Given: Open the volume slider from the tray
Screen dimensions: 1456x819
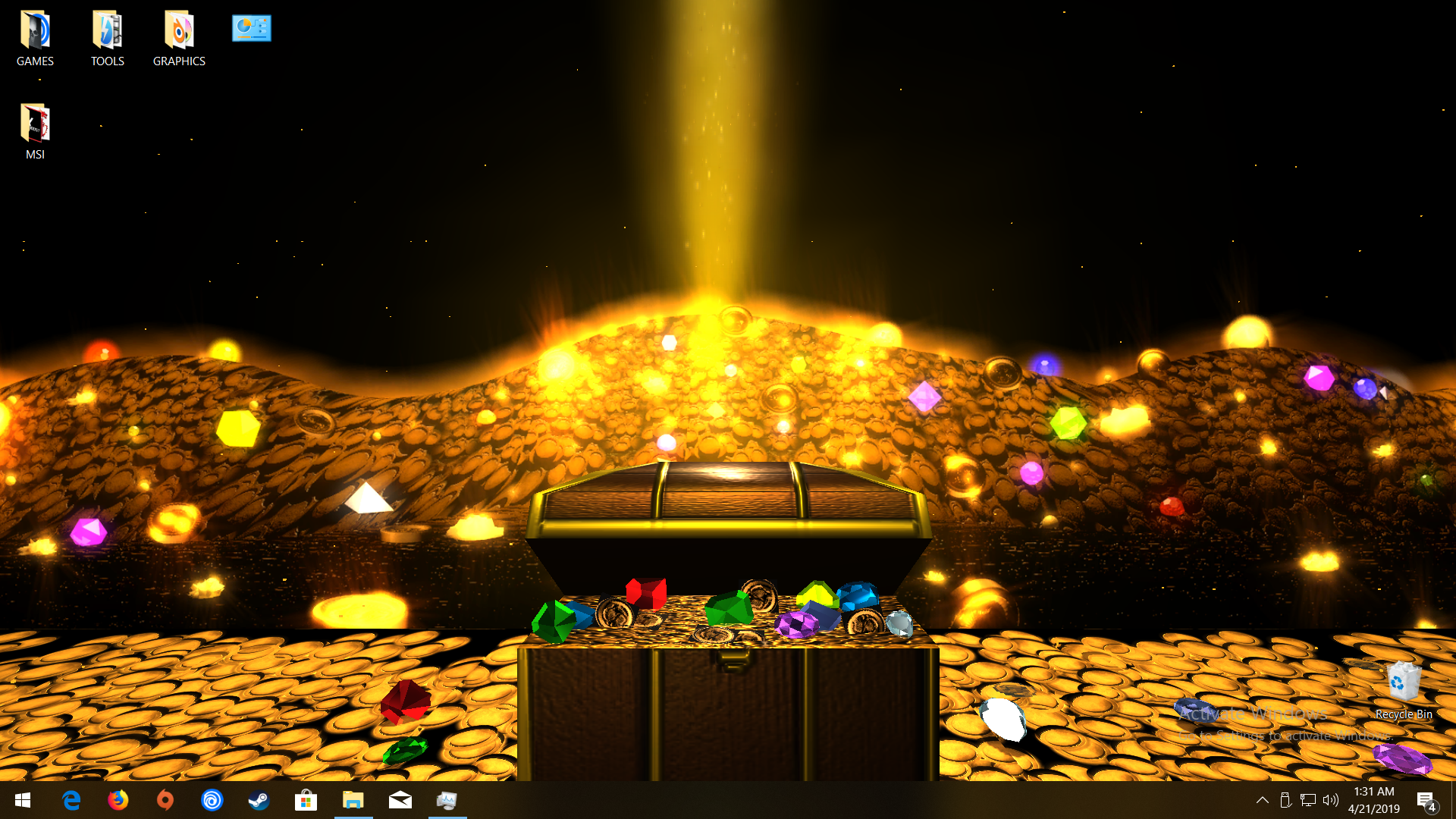Looking at the screenshot, I should (x=1331, y=801).
